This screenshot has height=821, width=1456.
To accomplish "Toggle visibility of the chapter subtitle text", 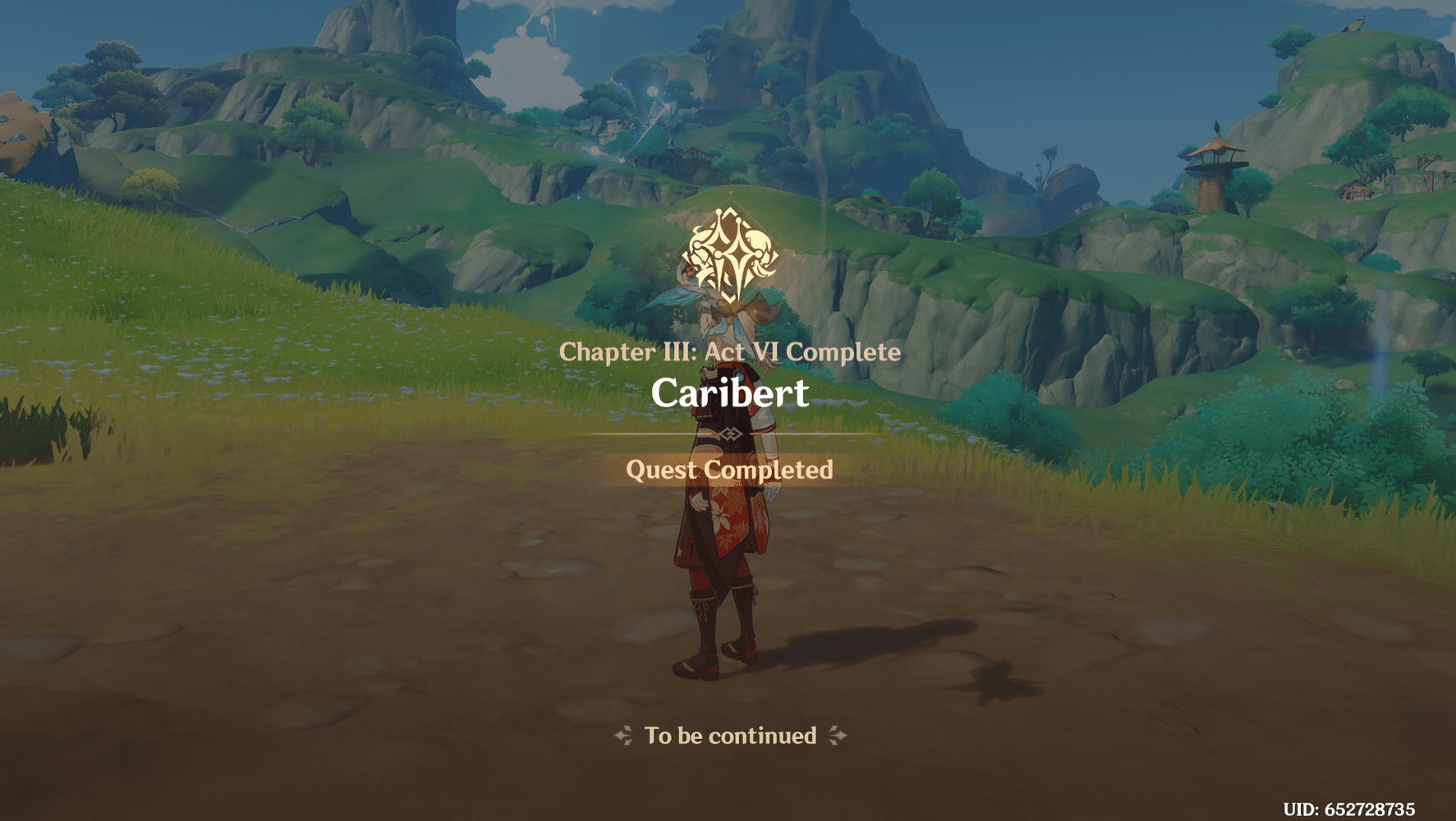I will 731,351.
